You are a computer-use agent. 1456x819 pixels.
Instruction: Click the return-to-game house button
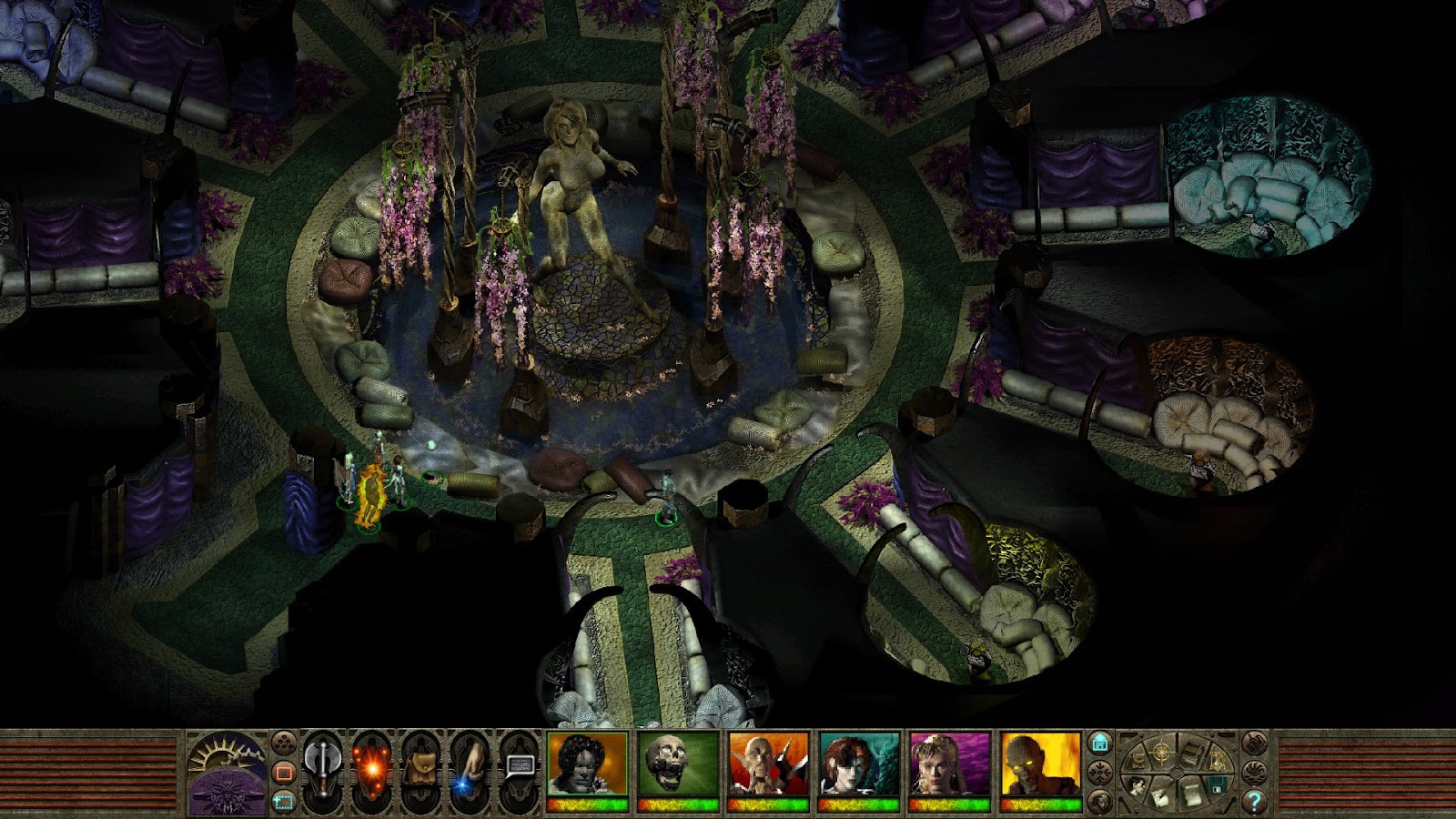(1100, 743)
